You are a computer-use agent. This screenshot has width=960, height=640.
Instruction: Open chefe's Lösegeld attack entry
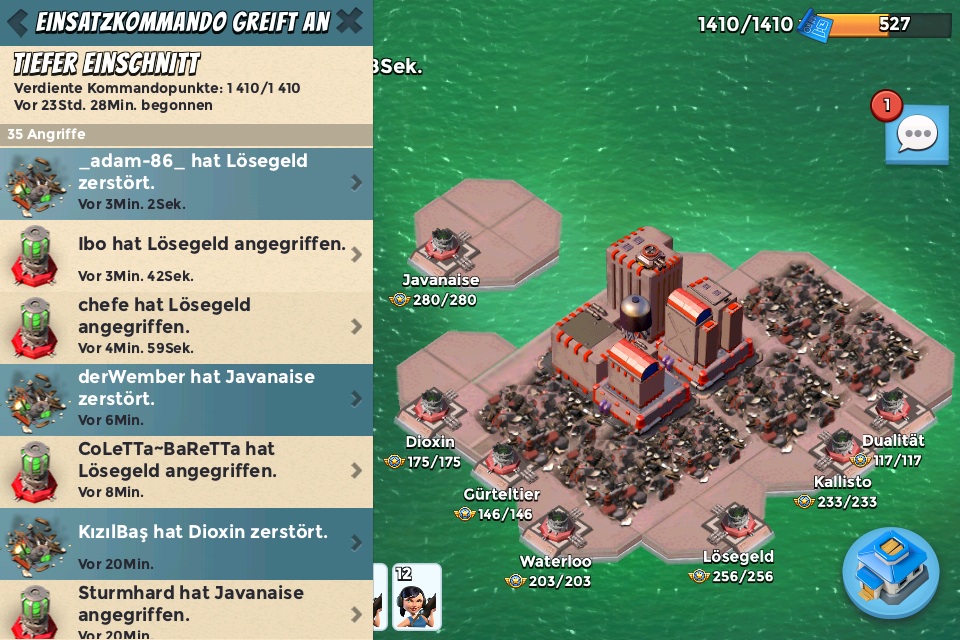[186, 327]
